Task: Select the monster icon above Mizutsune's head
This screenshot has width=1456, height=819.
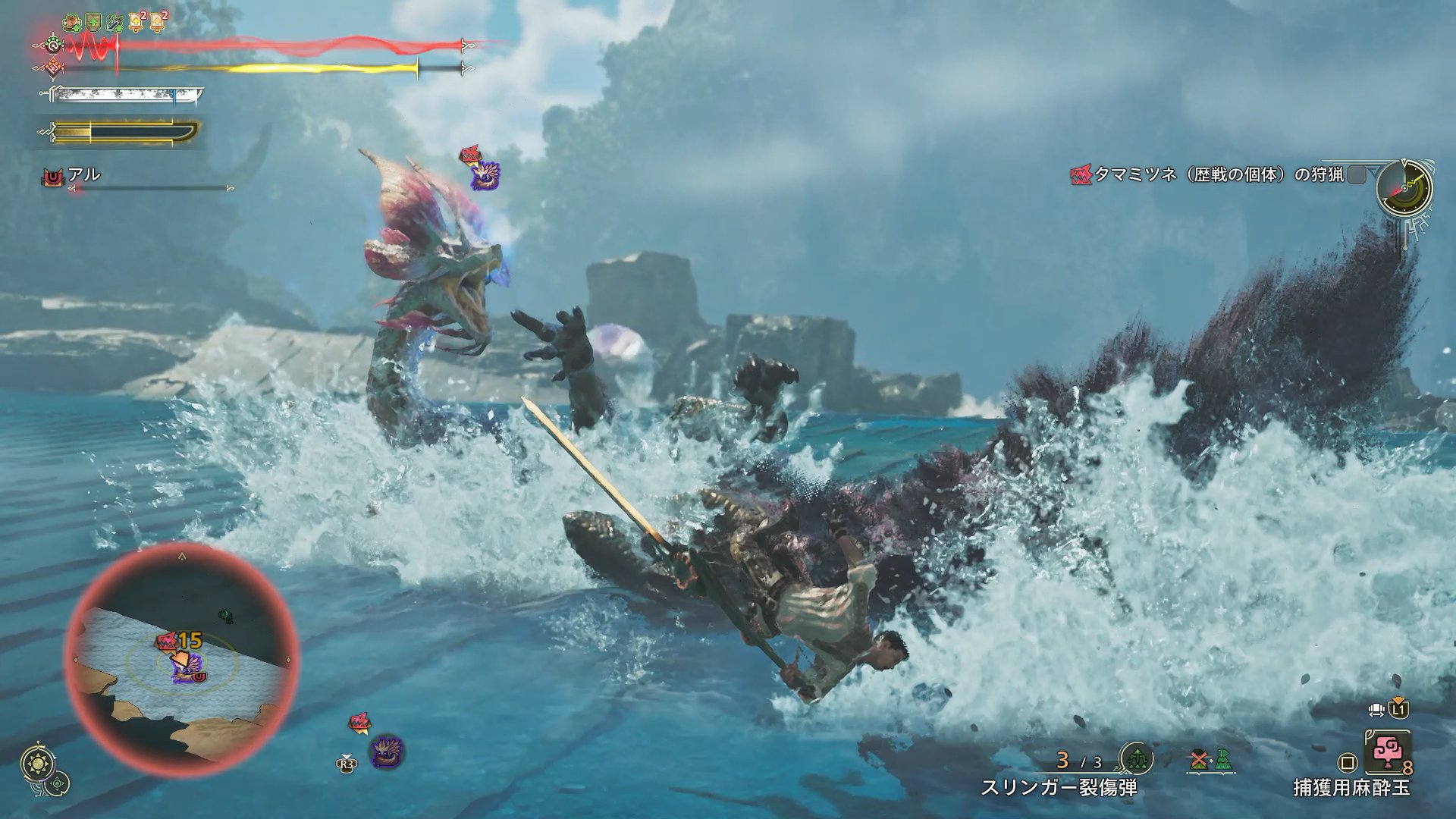Action: pos(482,174)
